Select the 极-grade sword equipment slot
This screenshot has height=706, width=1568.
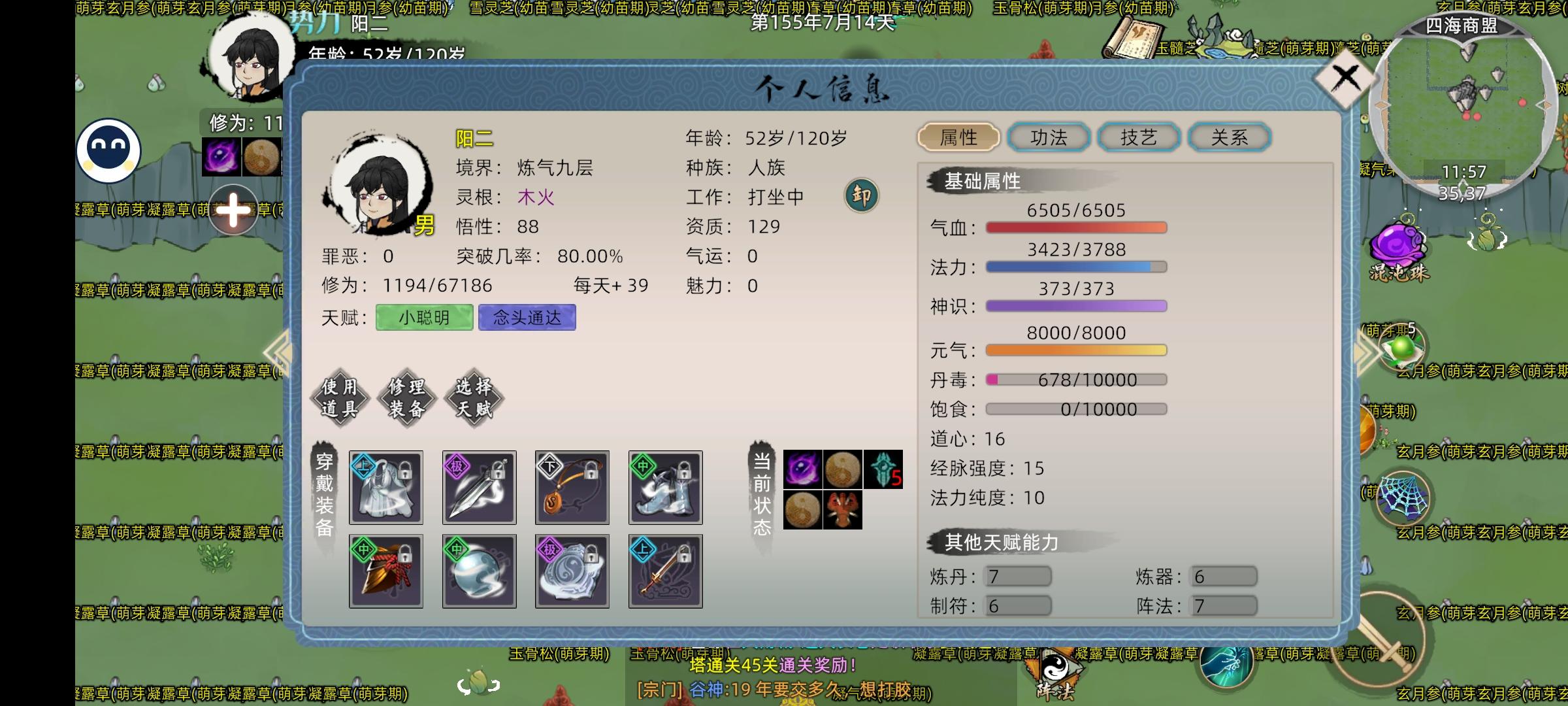[x=479, y=488]
